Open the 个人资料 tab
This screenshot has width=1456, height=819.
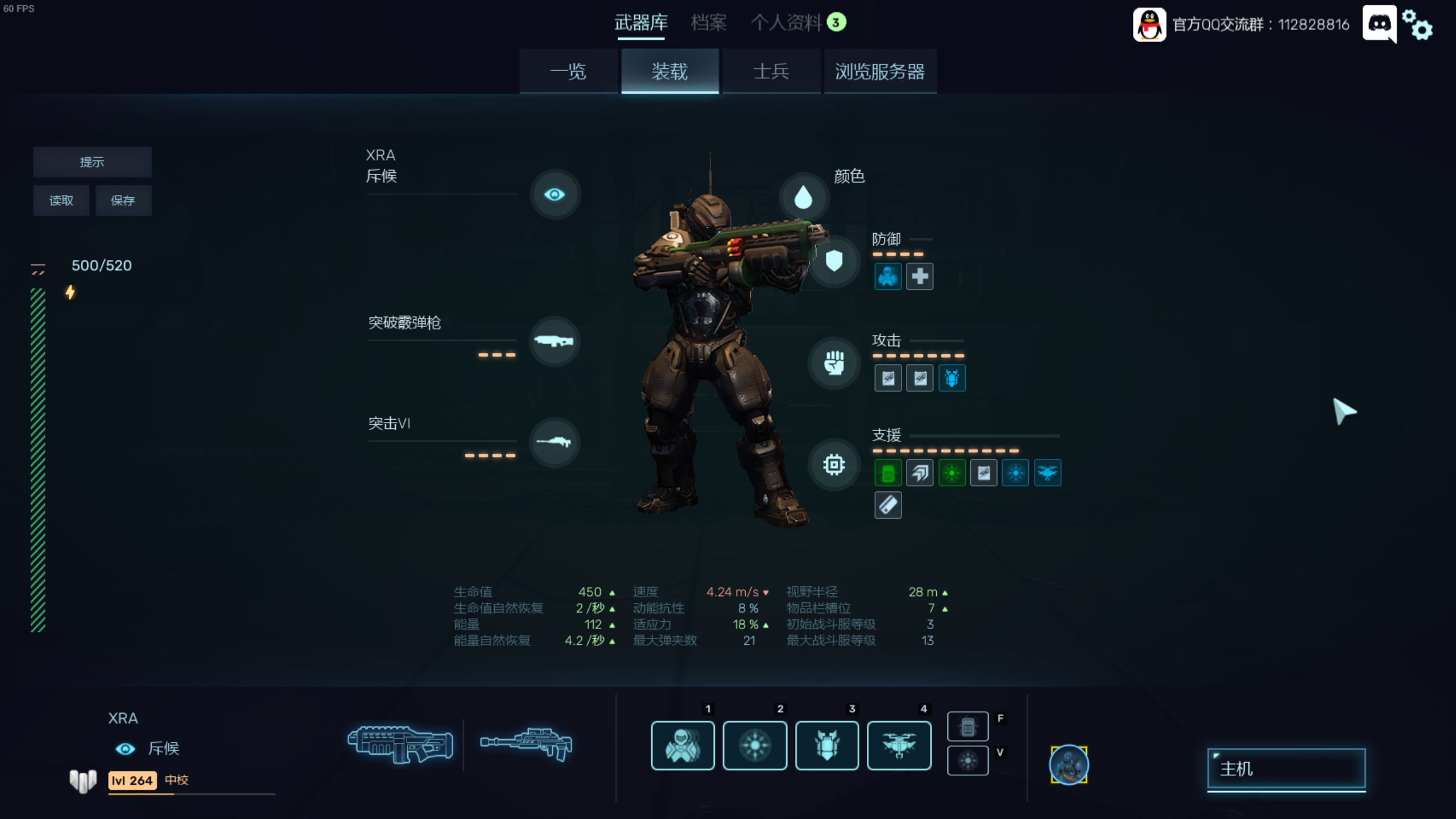(x=787, y=23)
